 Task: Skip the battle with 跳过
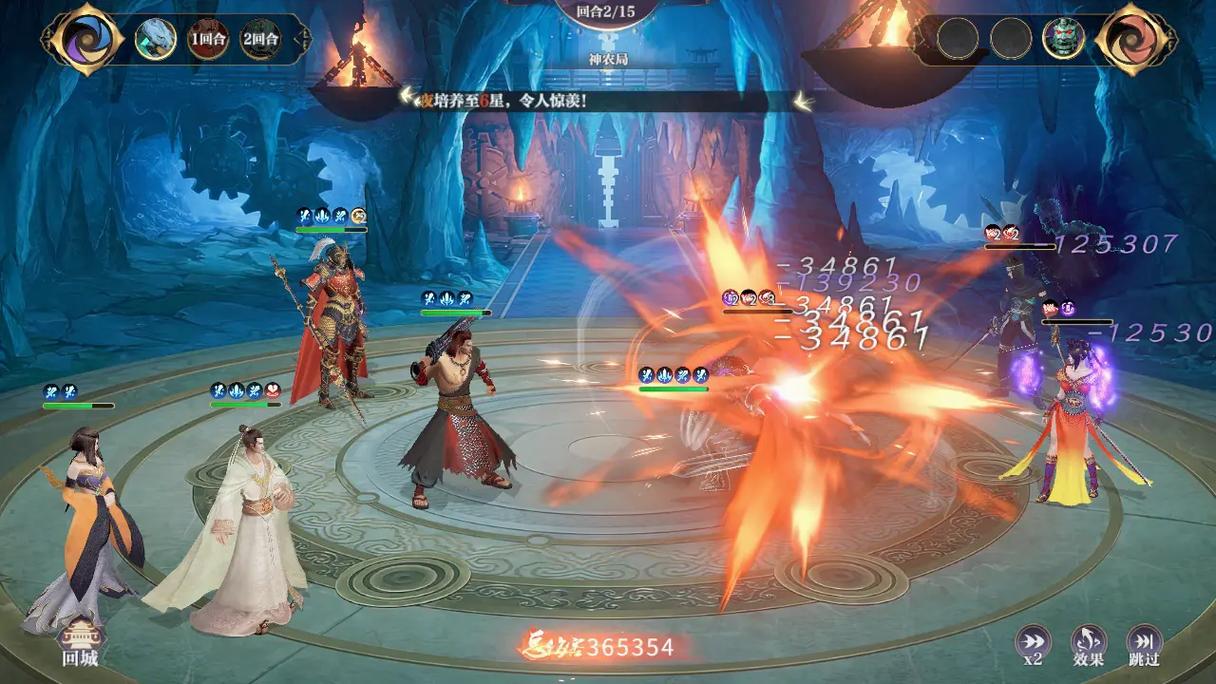[x=1144, y=644]
